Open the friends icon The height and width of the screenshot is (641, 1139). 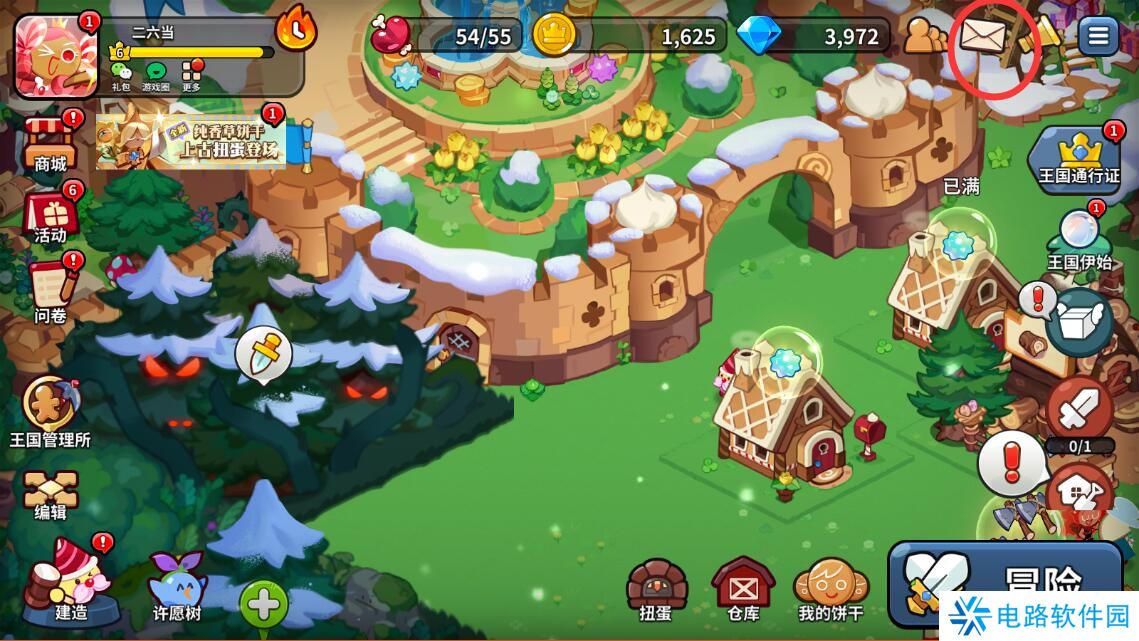925,37
